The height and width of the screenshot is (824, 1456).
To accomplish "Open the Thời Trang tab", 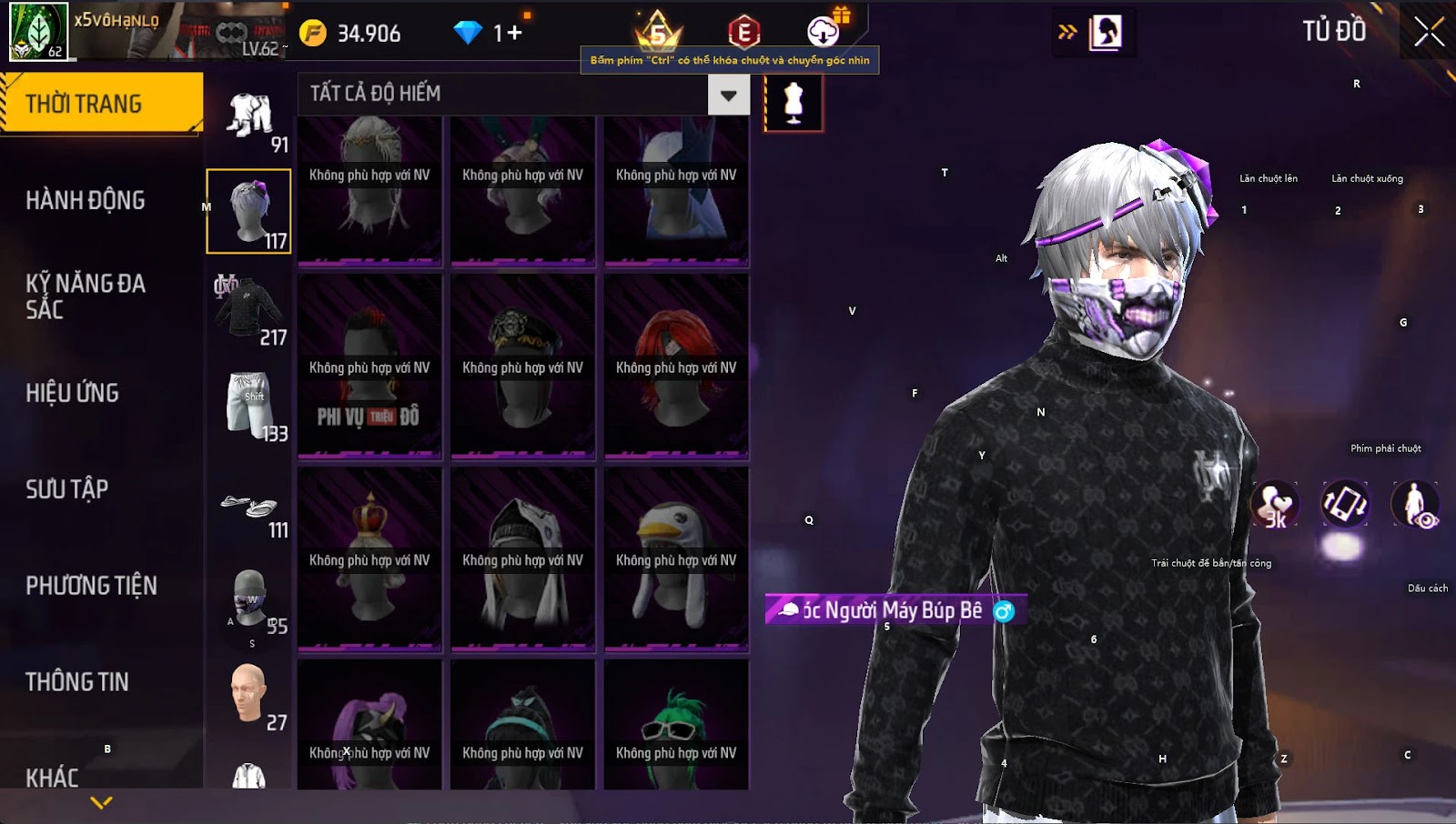I will (101, 104).
